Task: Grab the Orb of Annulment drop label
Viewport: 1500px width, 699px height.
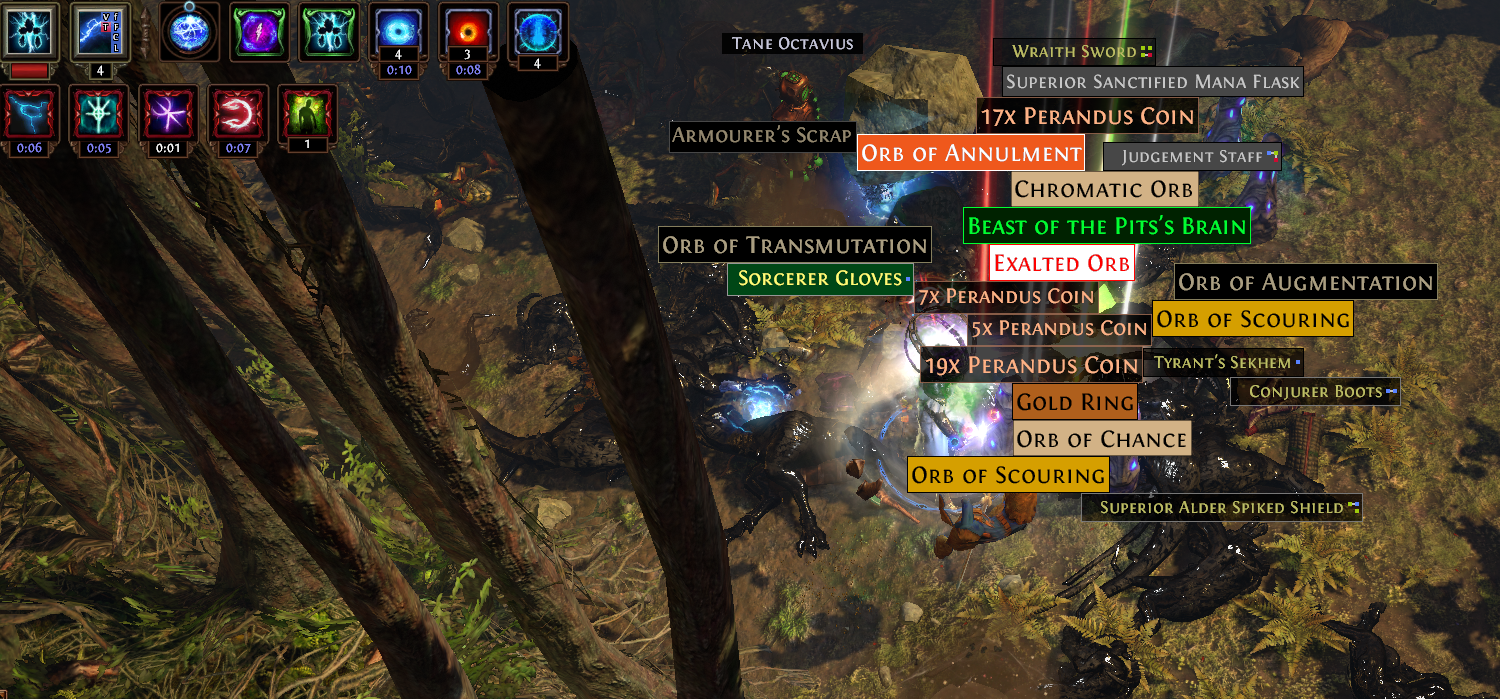Action: pos(971,154)
